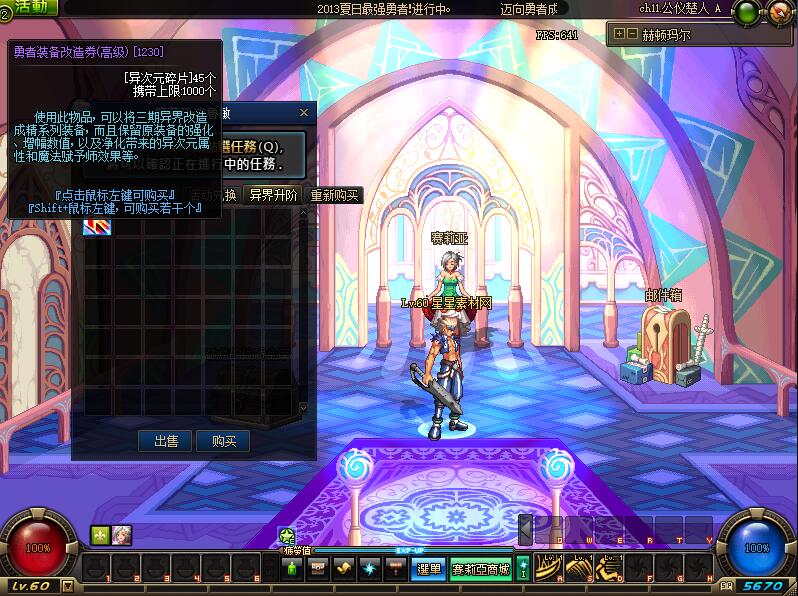Activate the first yellow slash skill icon
The image size is (798, 596).
pos(550,568)
